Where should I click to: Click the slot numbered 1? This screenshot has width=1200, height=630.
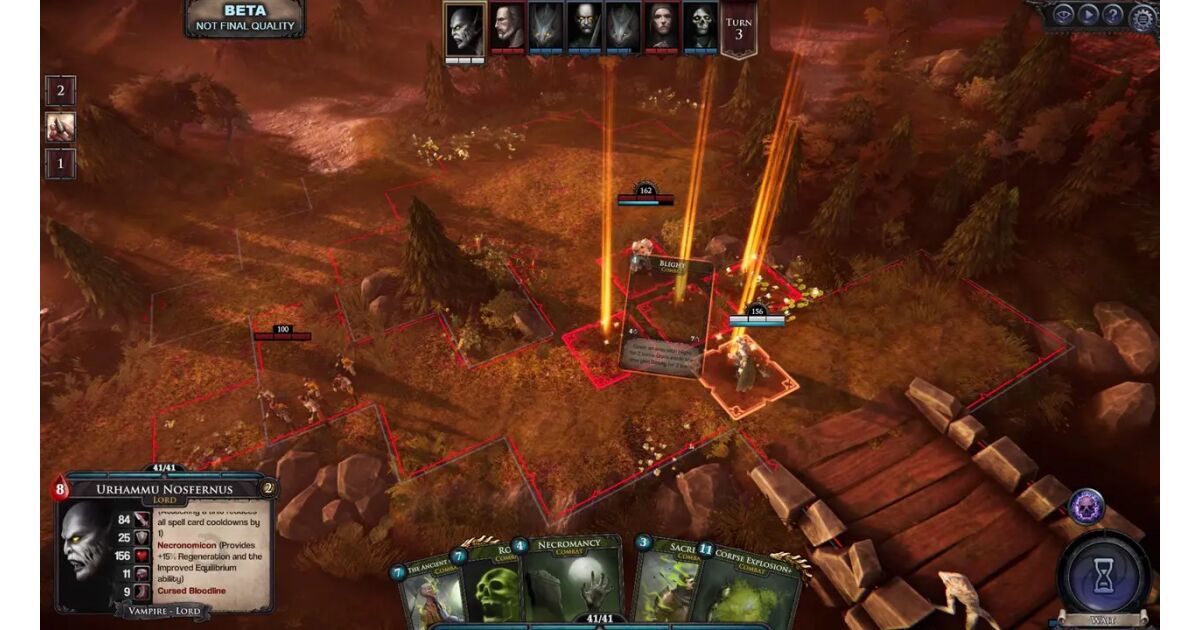coord(60,163)
